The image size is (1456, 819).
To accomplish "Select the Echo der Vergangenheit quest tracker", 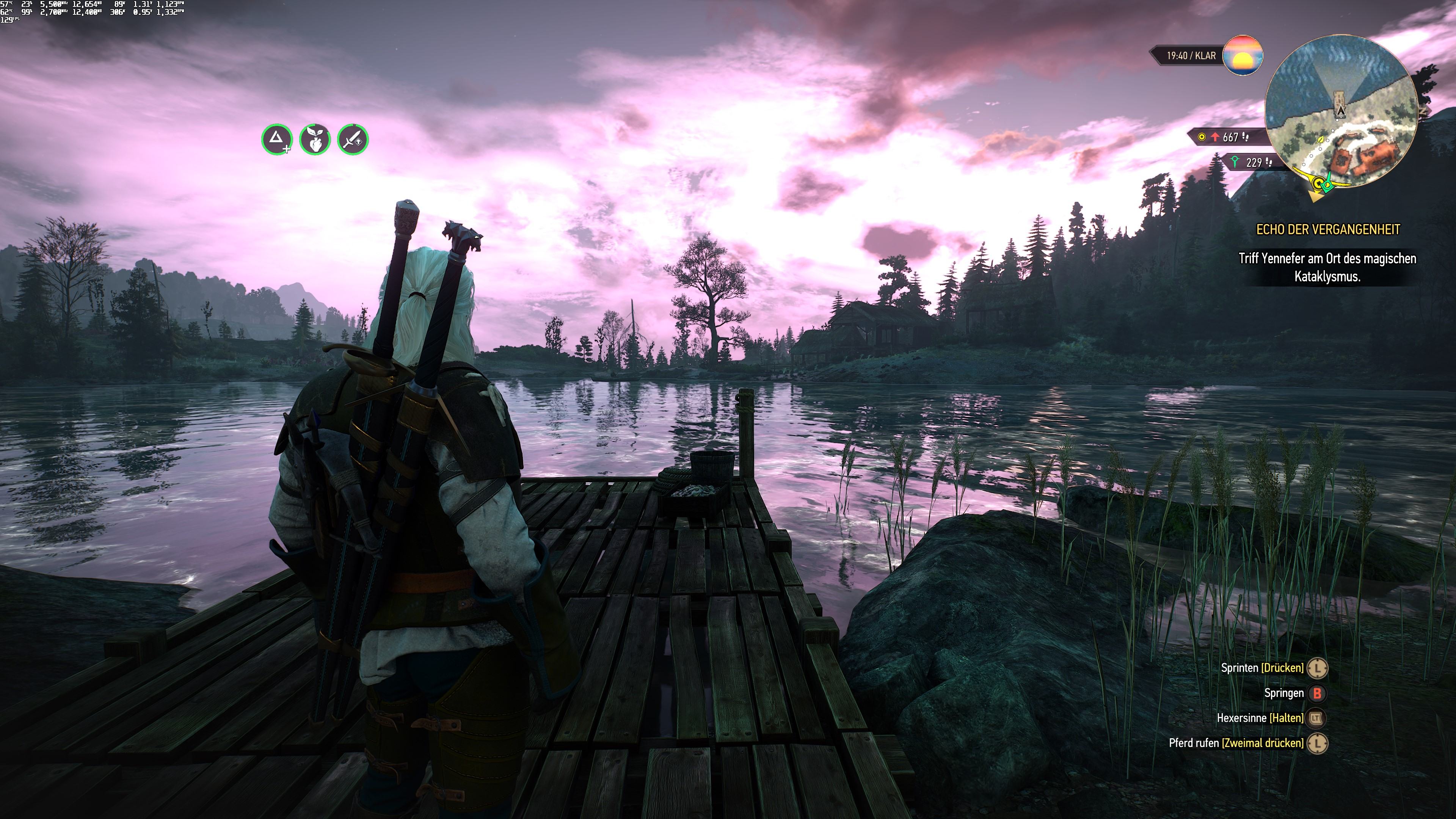I will tap(1327, 229).
